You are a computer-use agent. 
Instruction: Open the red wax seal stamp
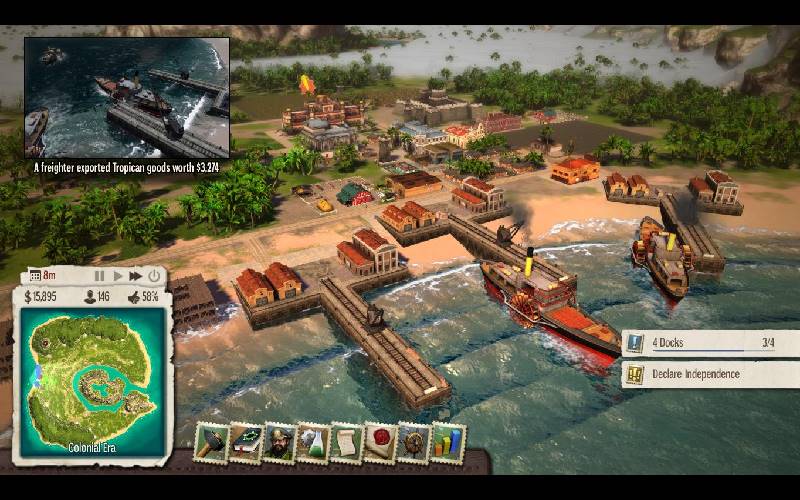(380, 442)
